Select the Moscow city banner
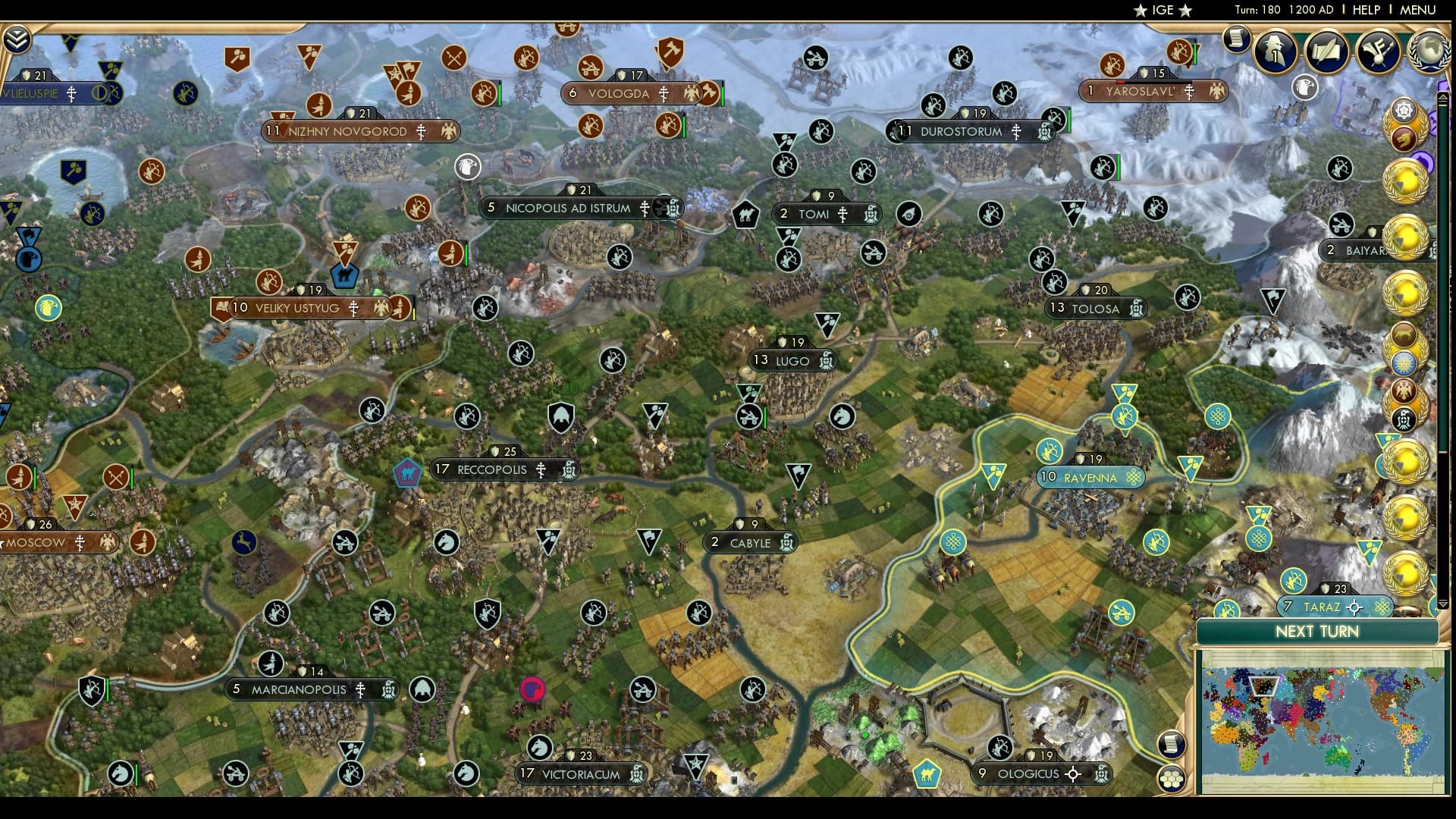Viewport: 1456px width, 819px height. [38, 542]
